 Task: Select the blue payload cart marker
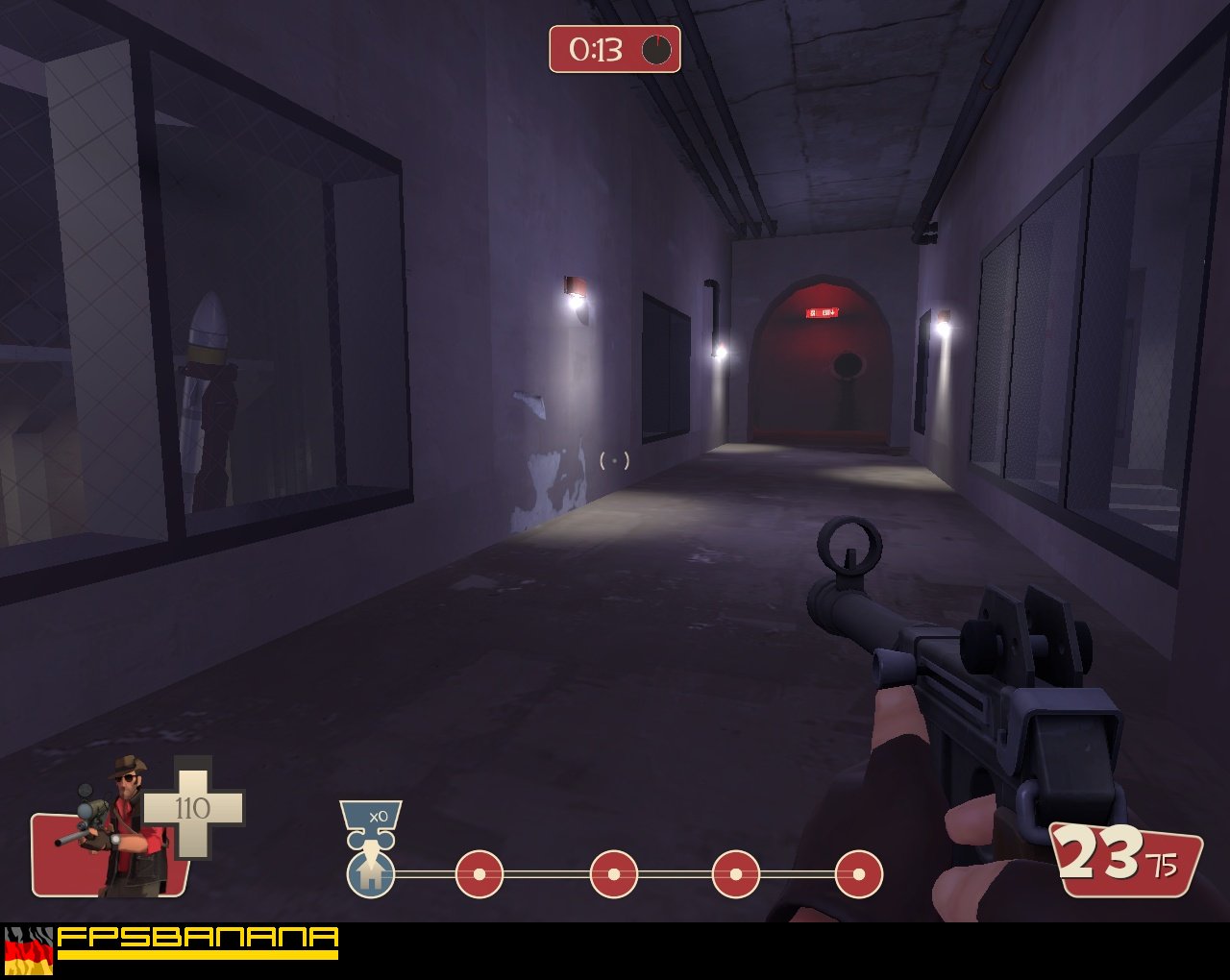[x=370, y=872]
